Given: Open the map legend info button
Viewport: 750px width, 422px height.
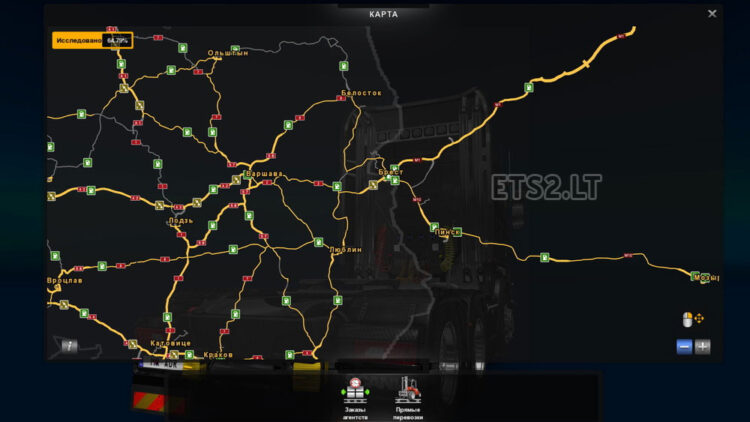Looking at the screenshot, I should pyautogui.click(x=70, y=346).
